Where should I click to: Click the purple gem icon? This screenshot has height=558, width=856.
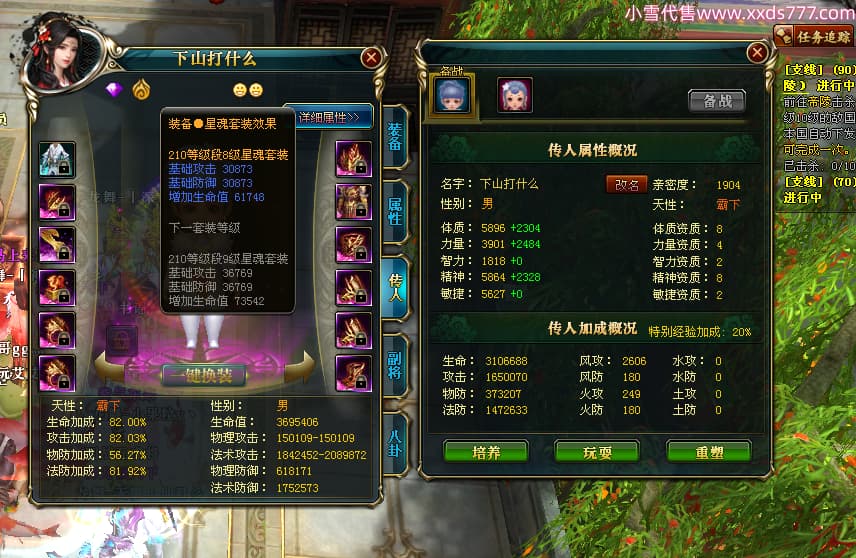point(113,90)
